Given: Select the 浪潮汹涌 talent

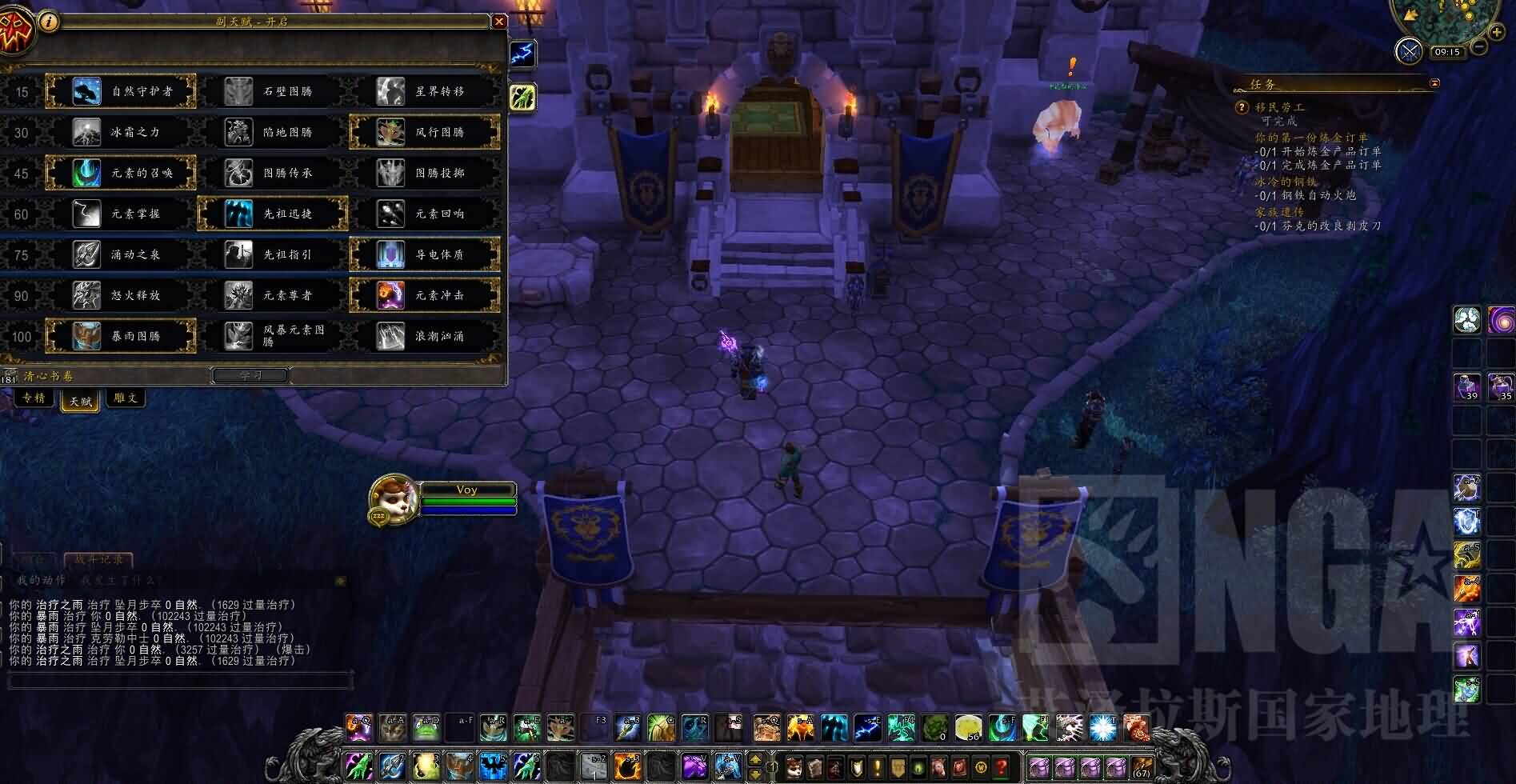Looking at the screenshot, I should pos(425,336).
